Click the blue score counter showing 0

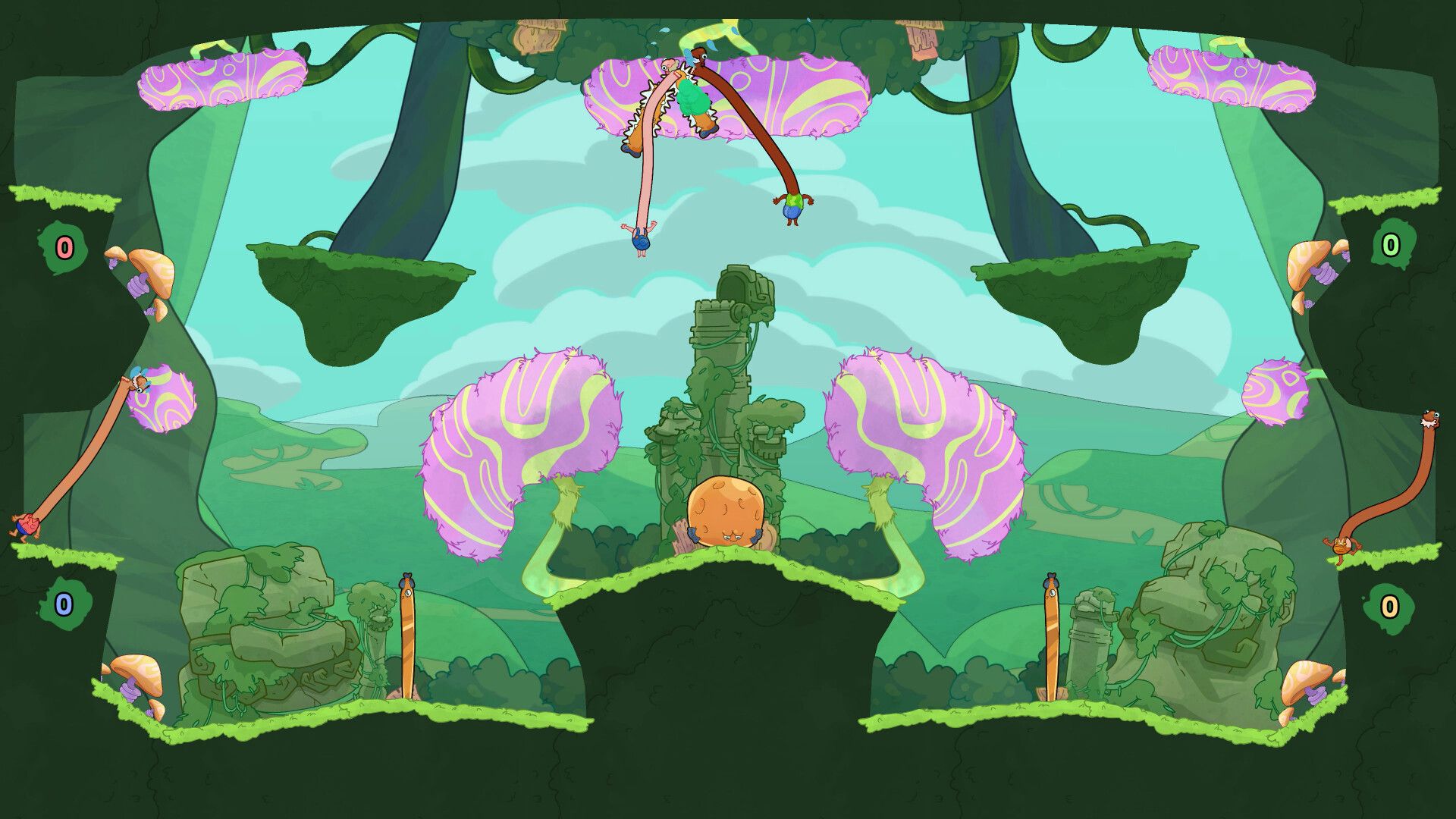point(63,605)
